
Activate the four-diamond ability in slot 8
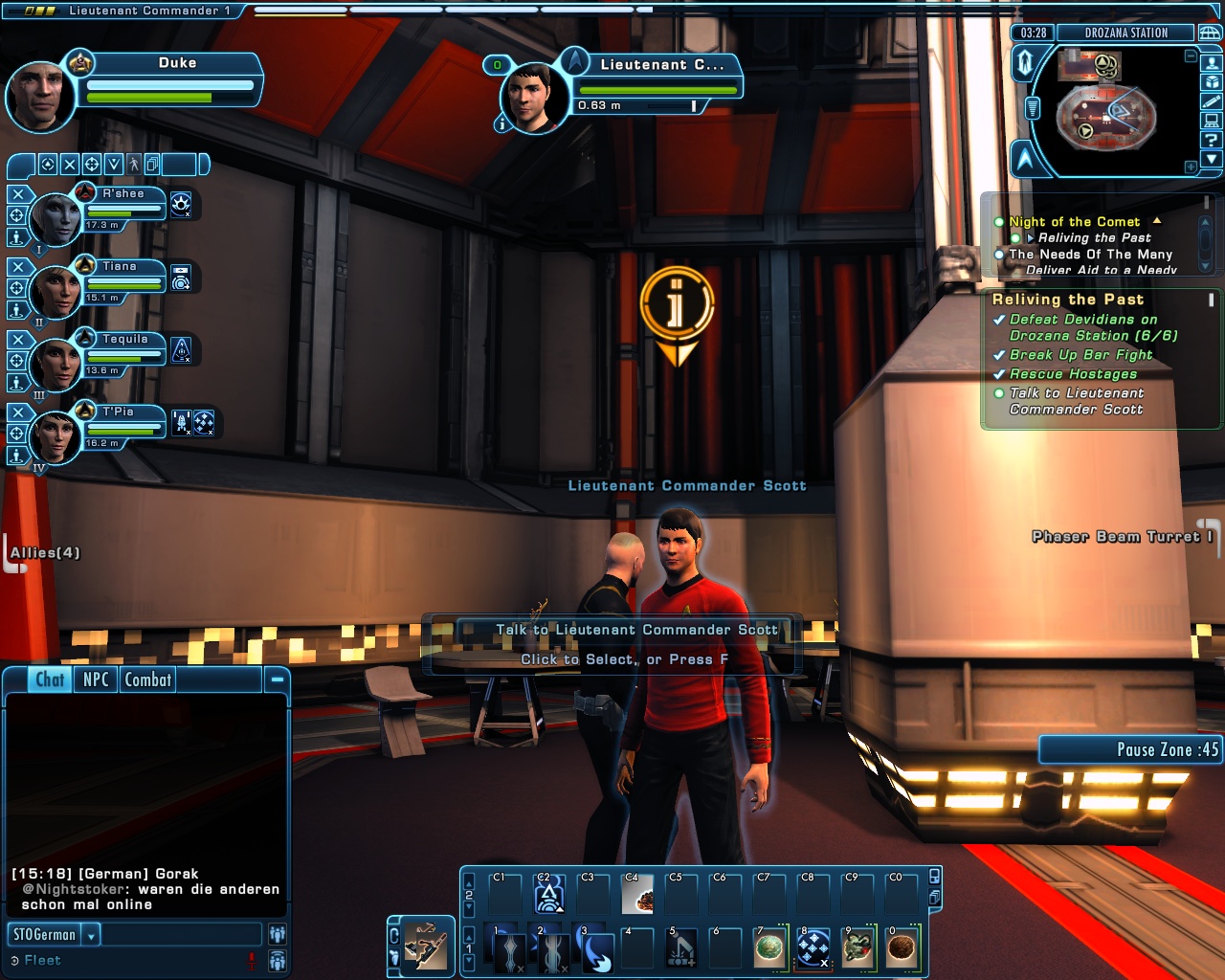[x=813, y=949]
